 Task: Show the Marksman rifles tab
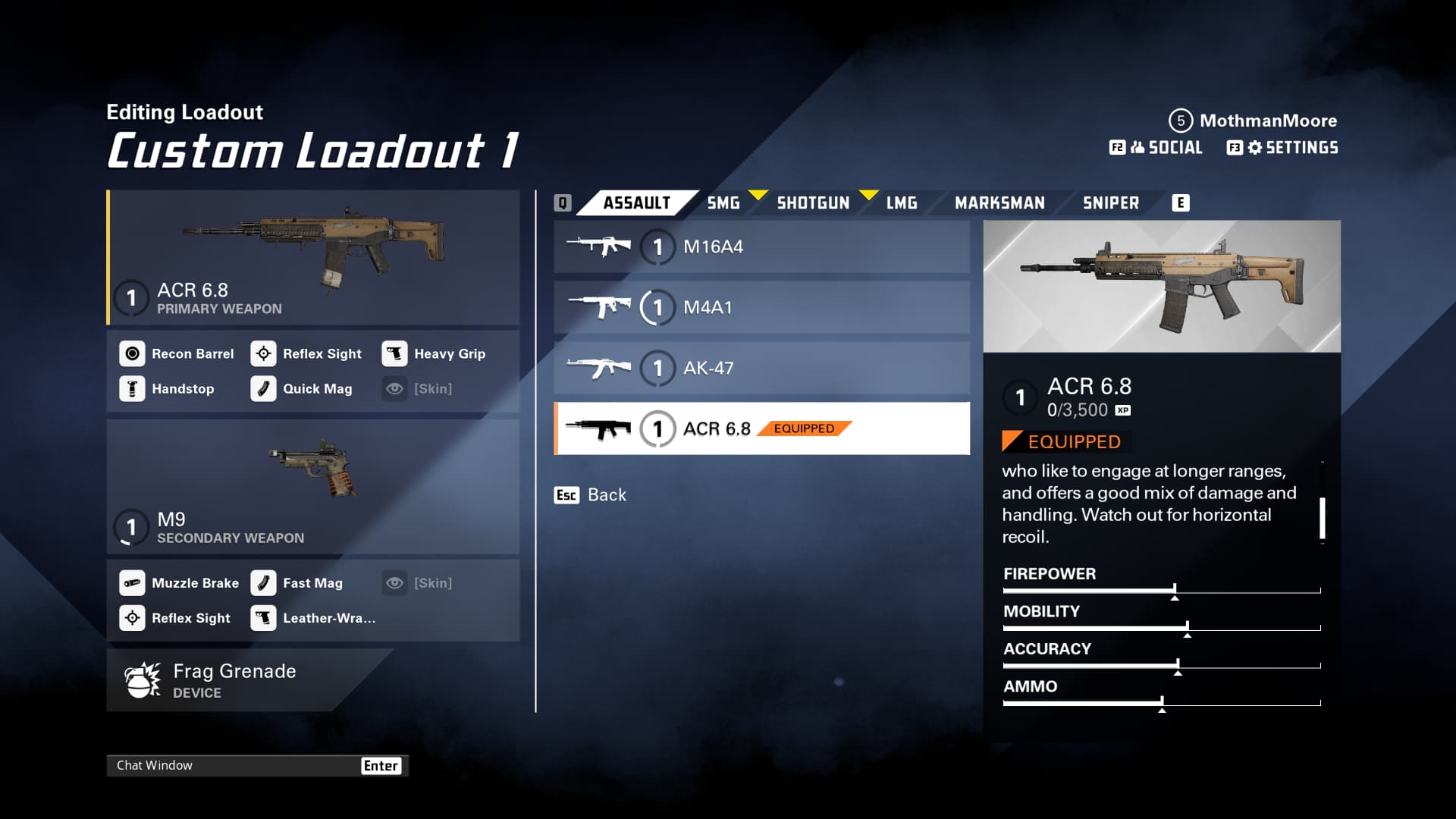999,203
